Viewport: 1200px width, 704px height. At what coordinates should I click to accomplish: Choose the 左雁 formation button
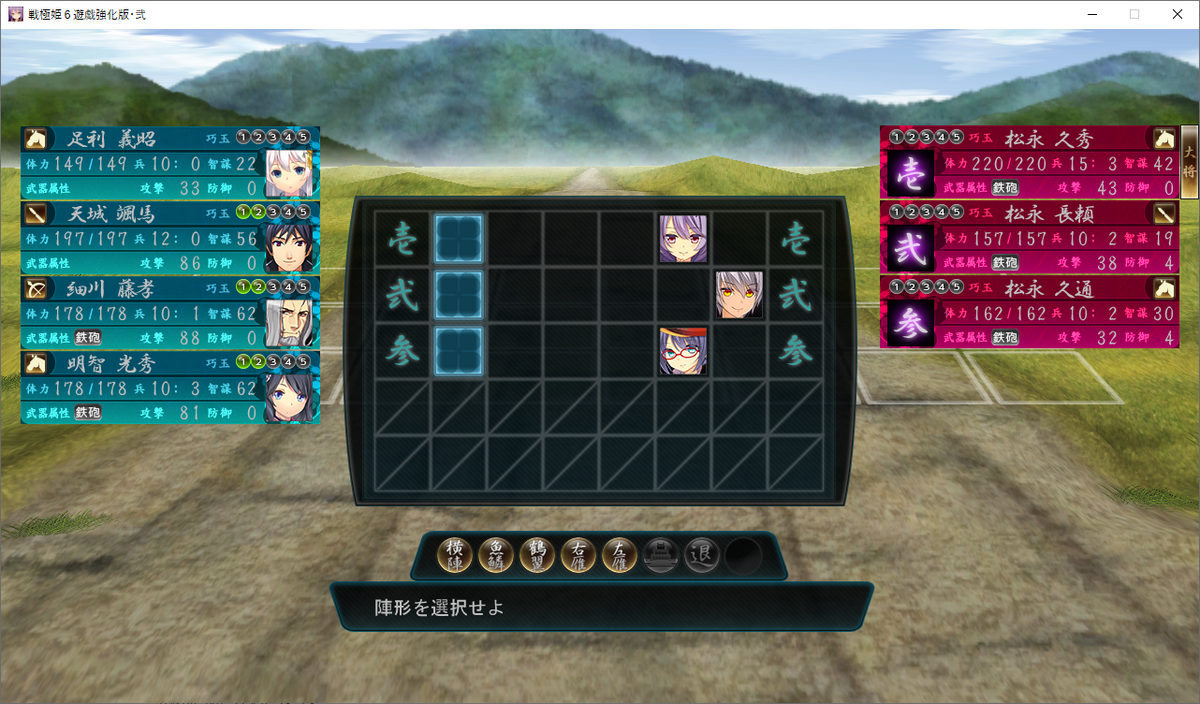[x=620, y=555]
